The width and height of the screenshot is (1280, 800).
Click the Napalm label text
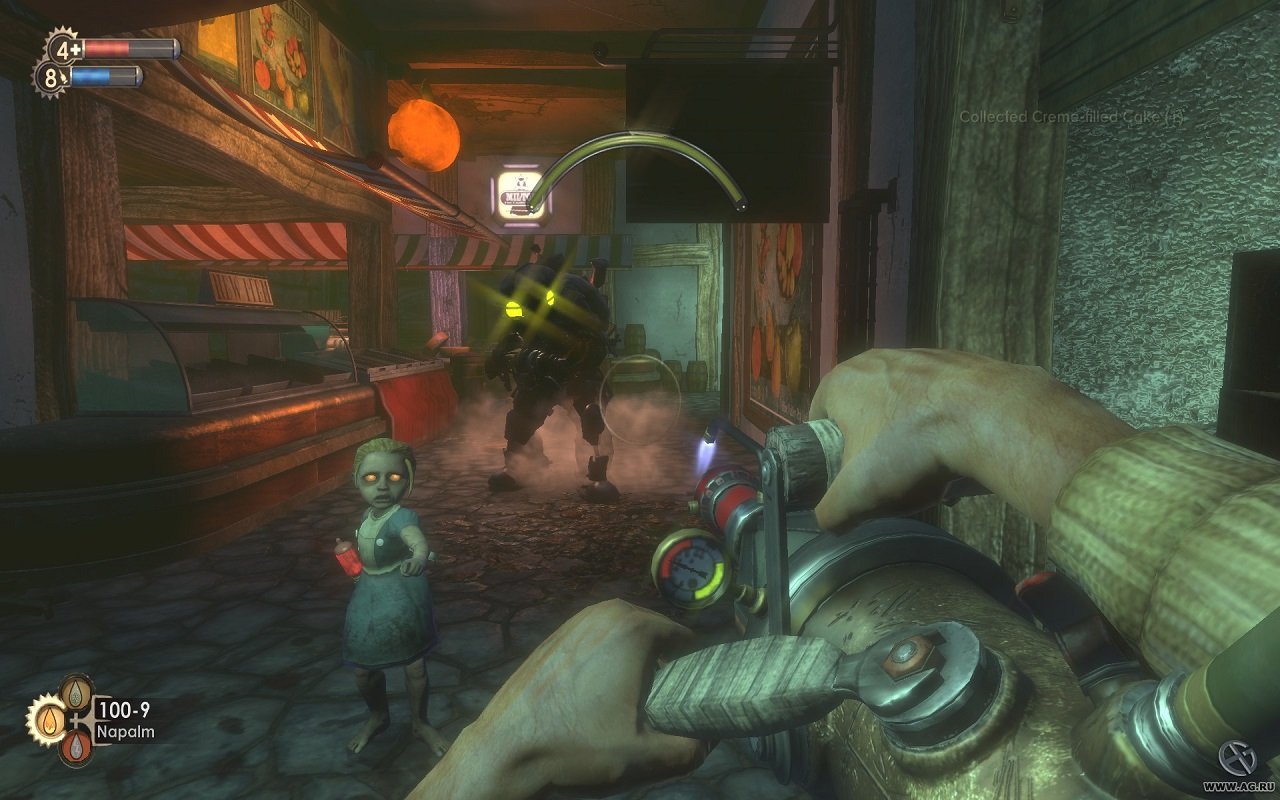[126, 731]
